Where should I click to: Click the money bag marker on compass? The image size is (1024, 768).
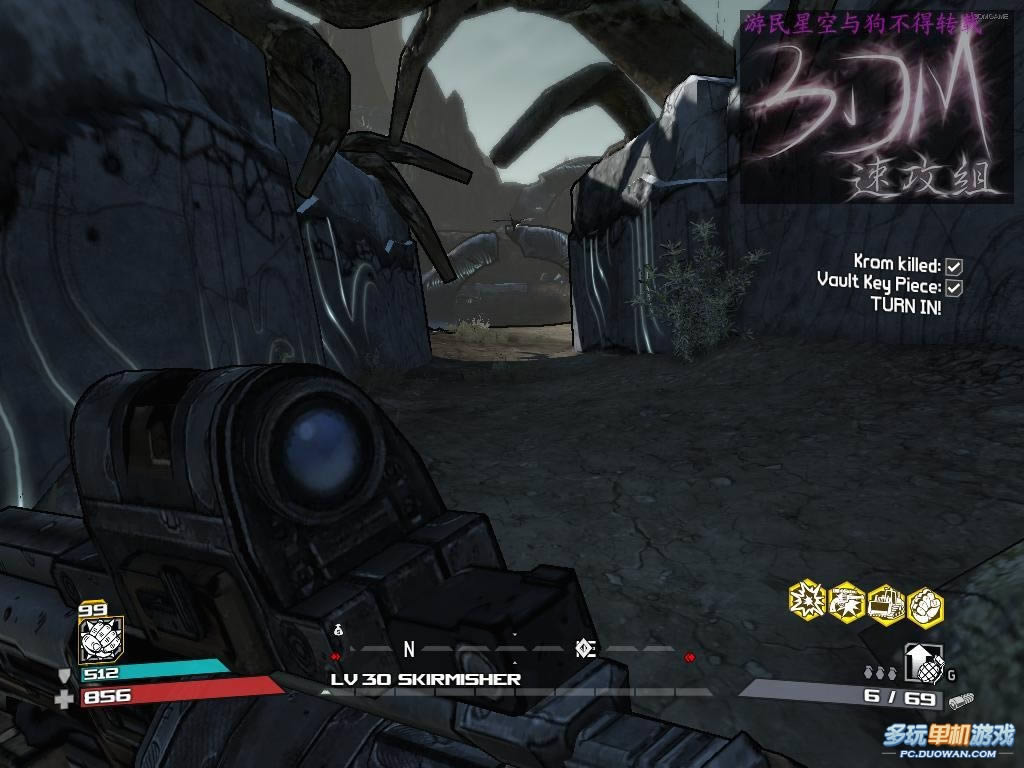[x=338, y=629]
